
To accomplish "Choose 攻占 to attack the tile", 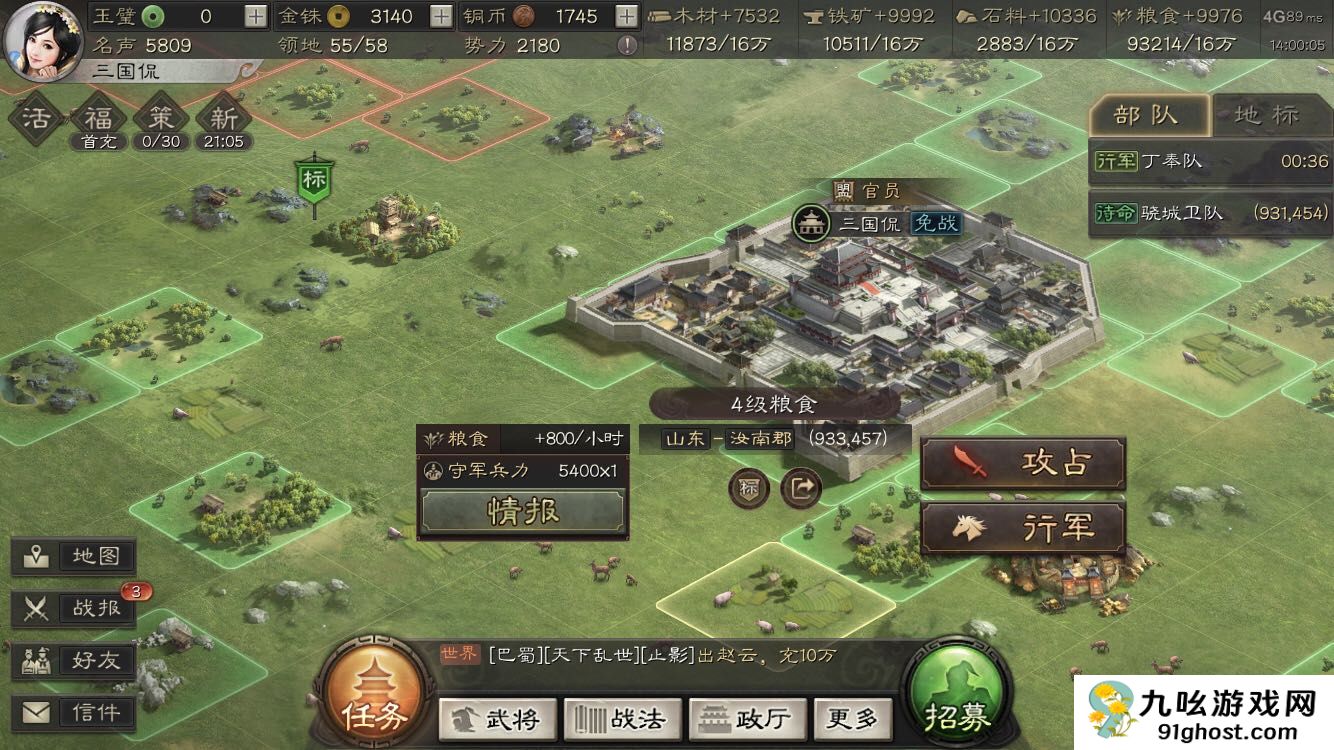I will 1023,463.
